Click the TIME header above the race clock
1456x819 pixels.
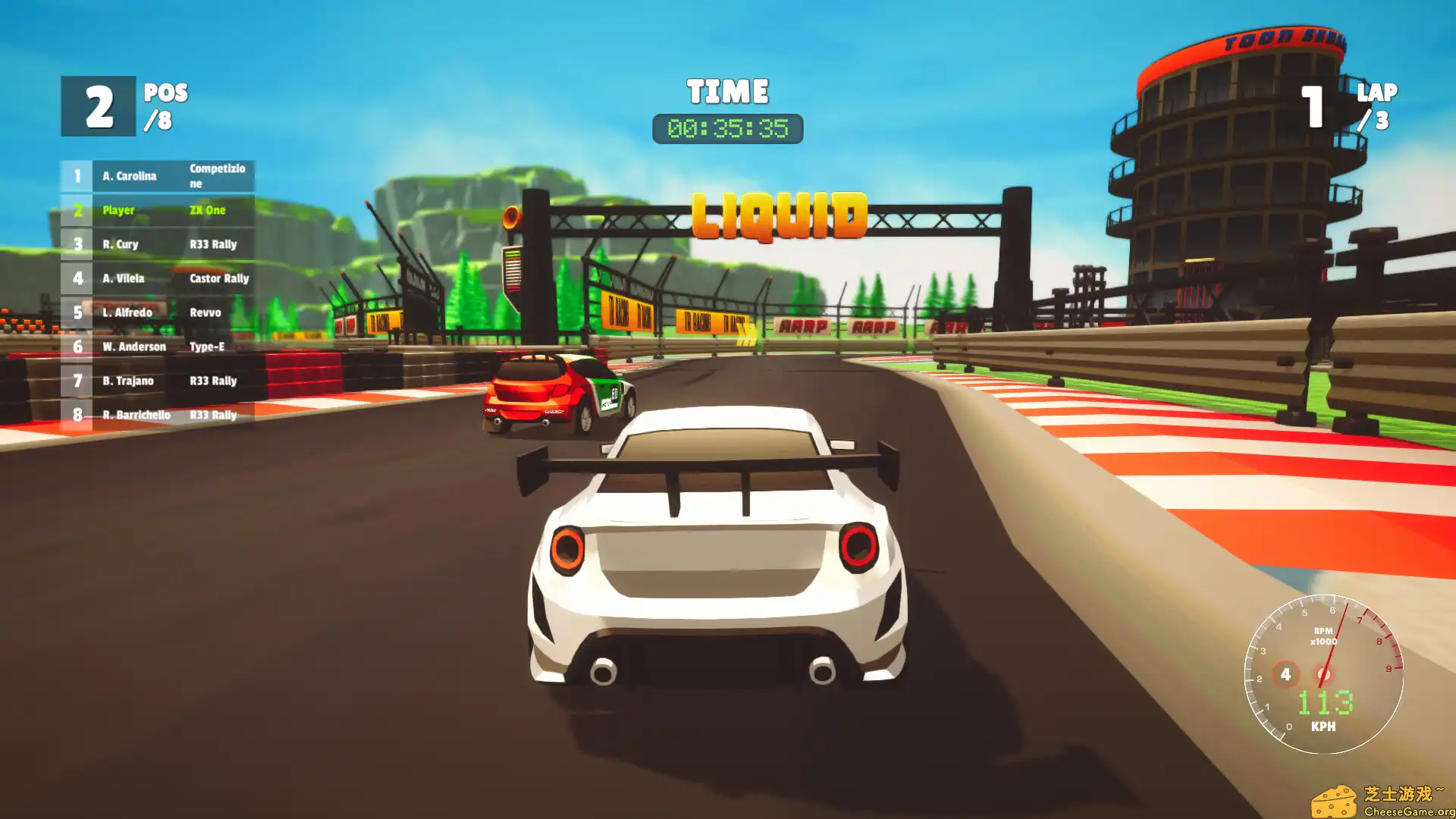click(x=728, y=91)
